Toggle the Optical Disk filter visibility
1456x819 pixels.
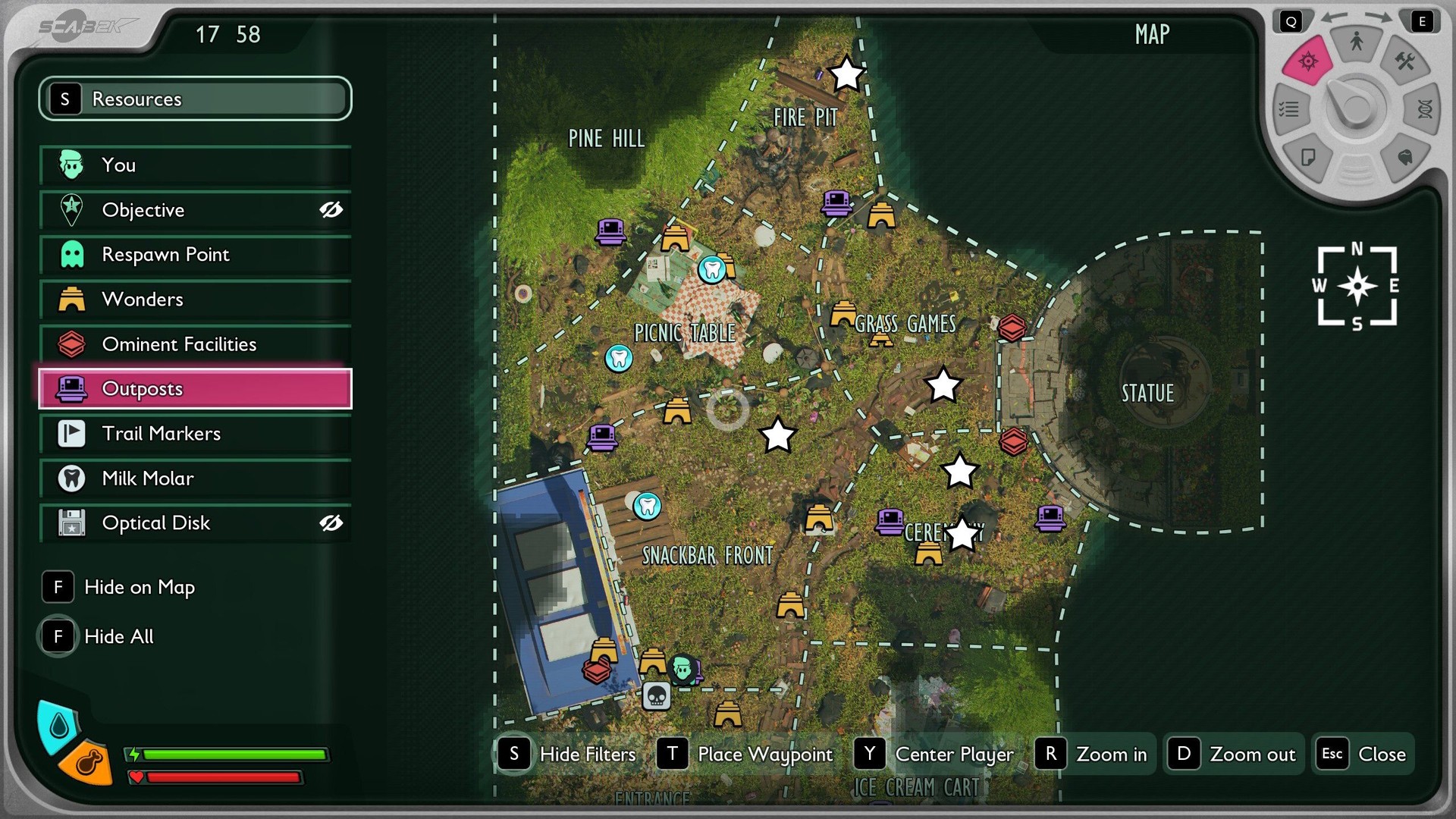331,523
